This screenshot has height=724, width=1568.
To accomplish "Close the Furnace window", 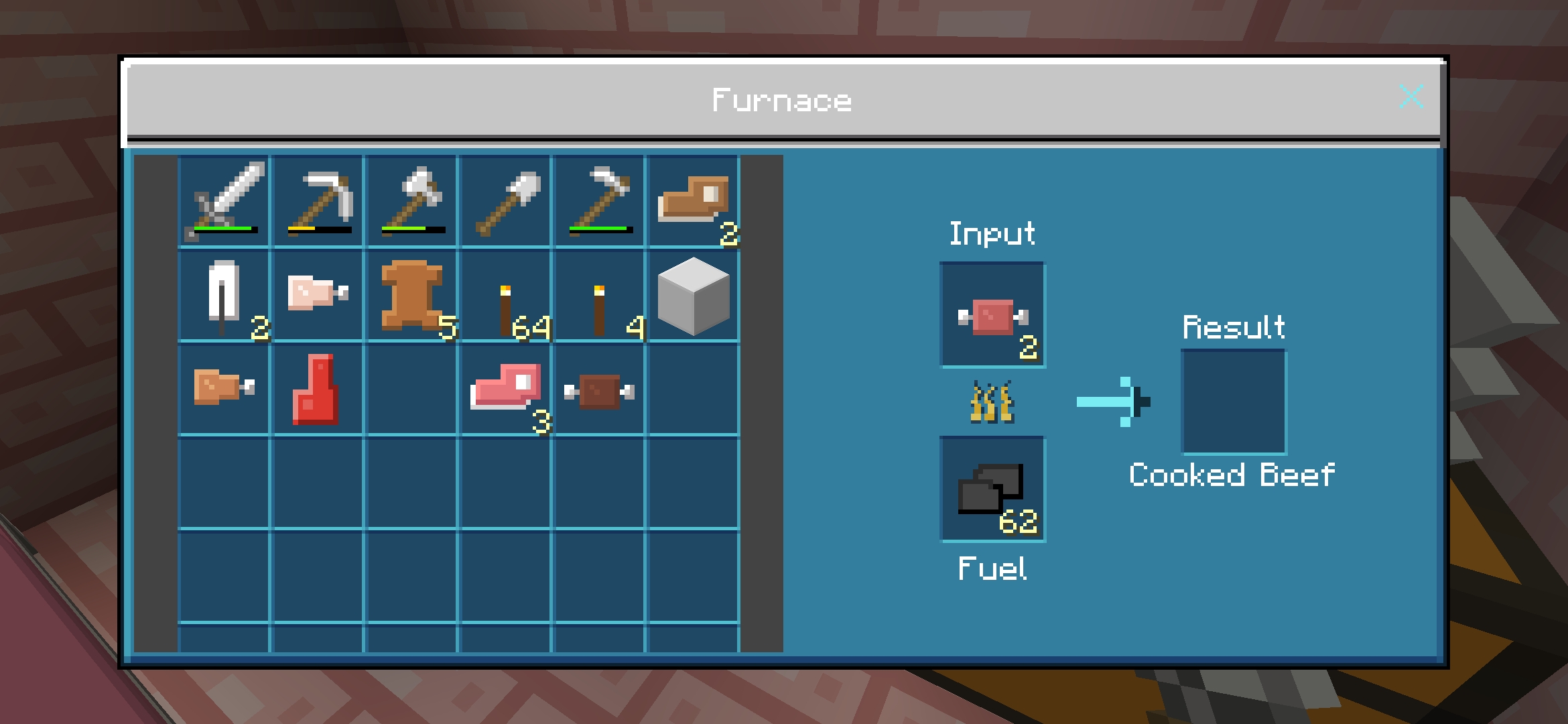I will [1411, 97].
